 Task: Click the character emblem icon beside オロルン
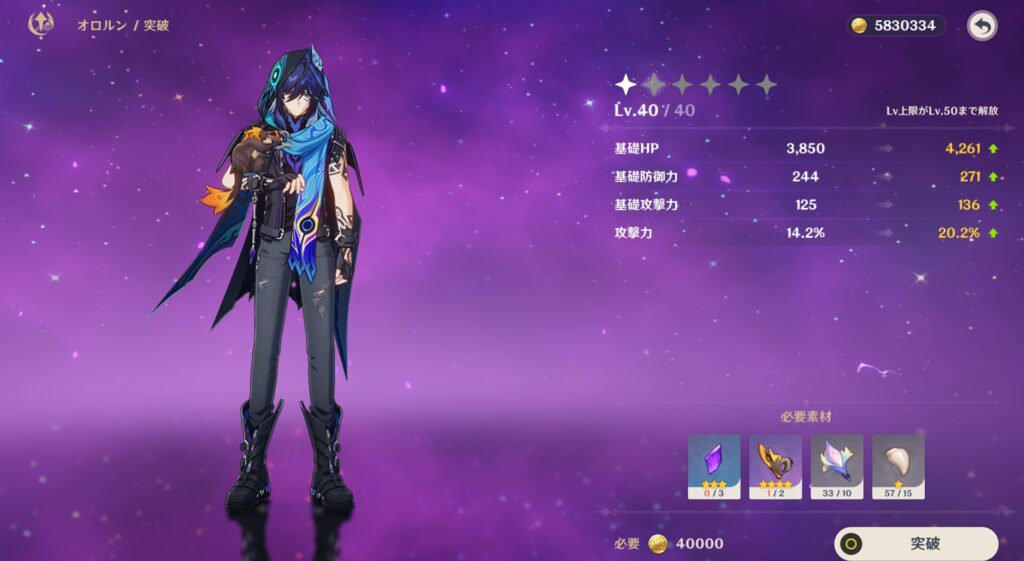coord(41,25)
